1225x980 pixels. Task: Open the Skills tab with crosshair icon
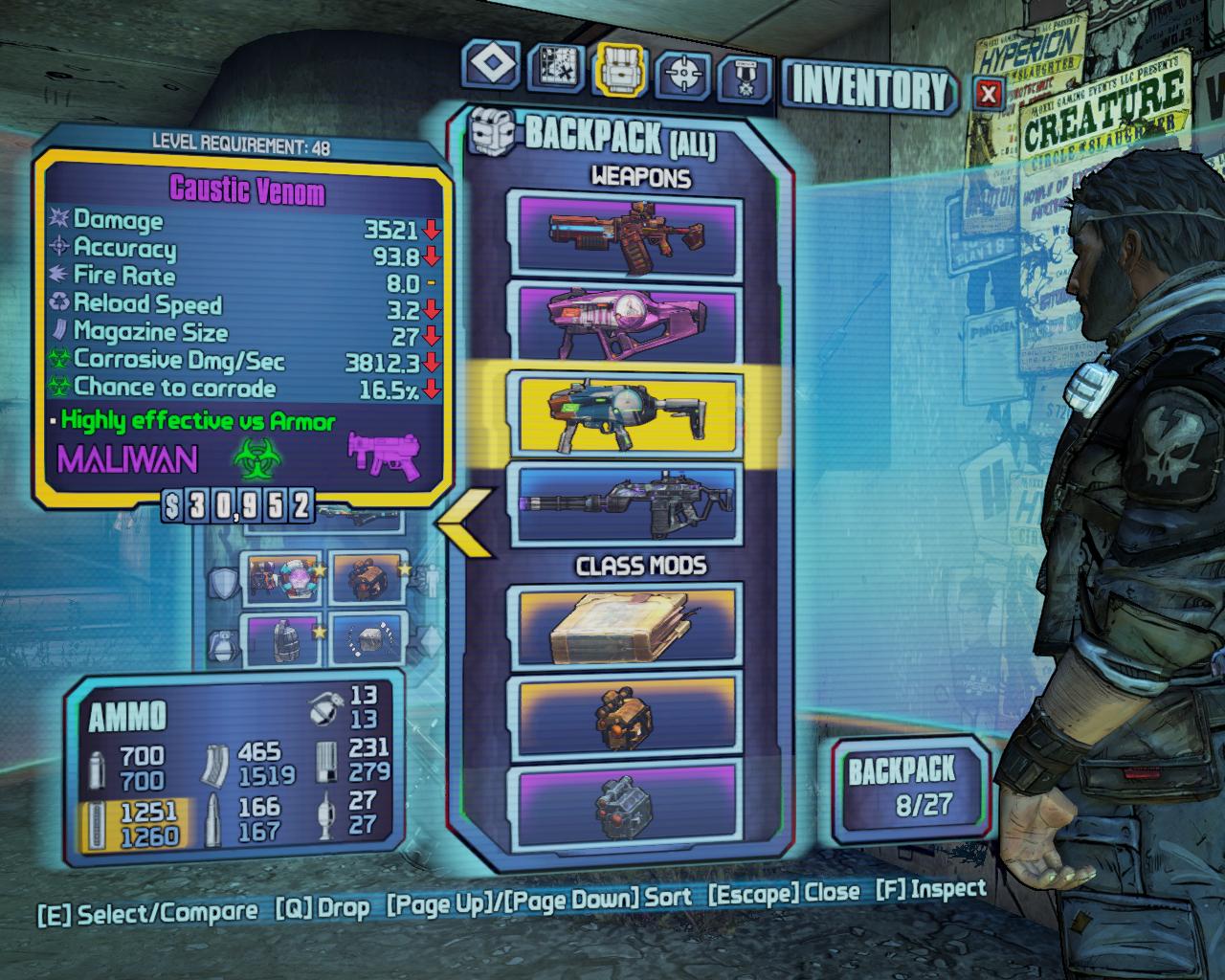pyautogui.click(x=684, y=73)
